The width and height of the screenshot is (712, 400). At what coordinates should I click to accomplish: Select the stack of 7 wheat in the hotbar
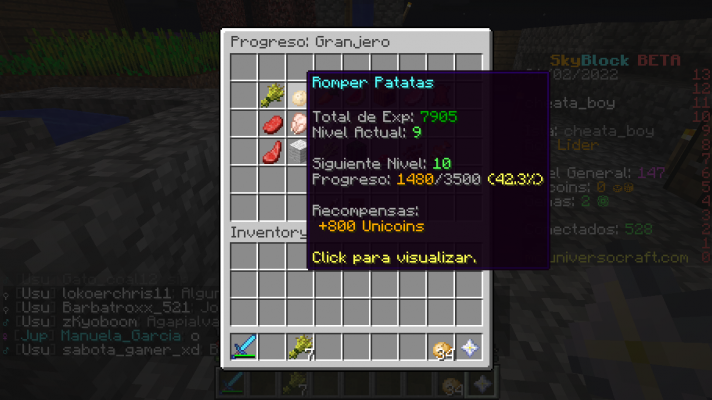click(x=300, y=348)
